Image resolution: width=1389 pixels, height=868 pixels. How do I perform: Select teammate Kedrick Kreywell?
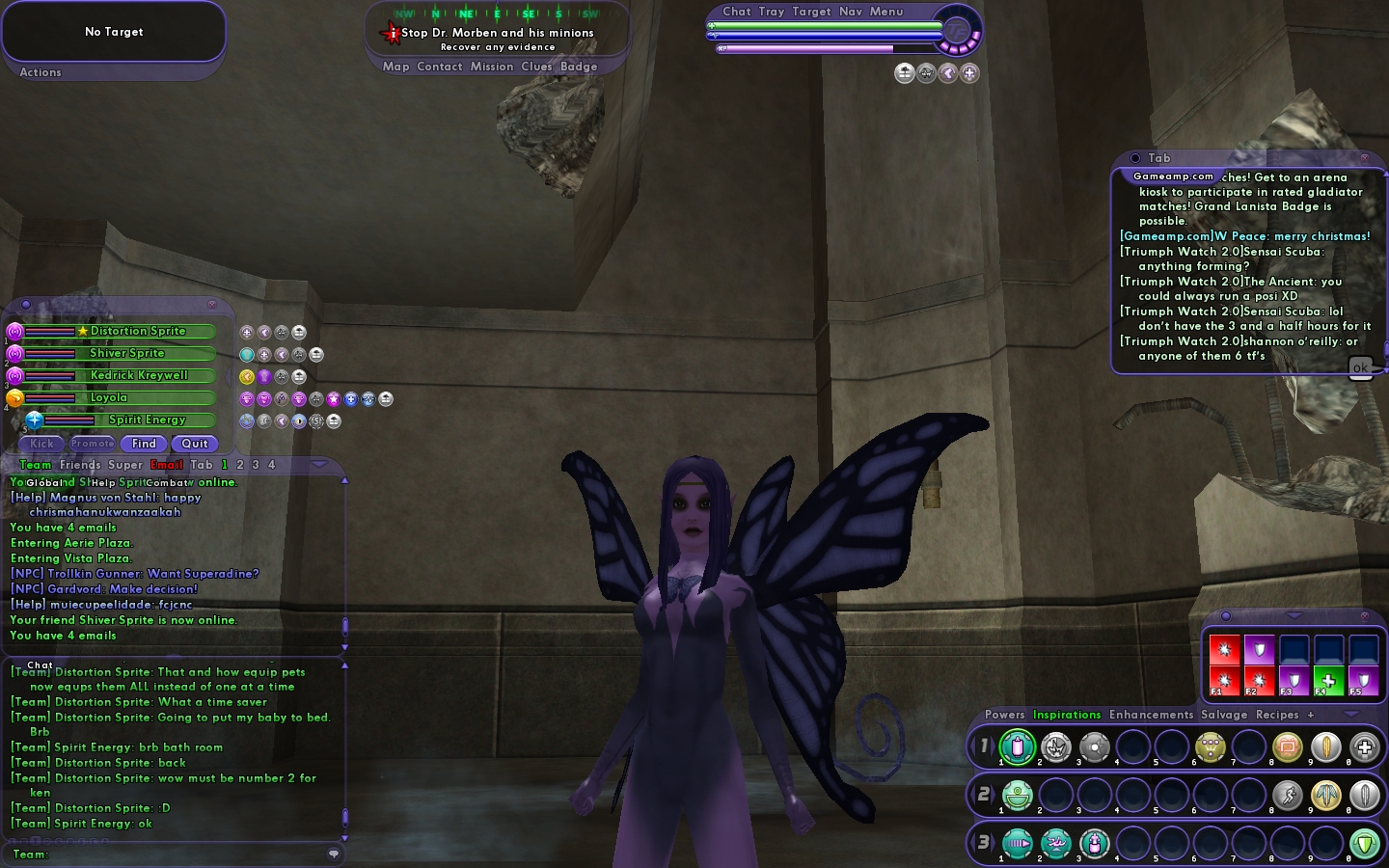click(x=139, y=375)
